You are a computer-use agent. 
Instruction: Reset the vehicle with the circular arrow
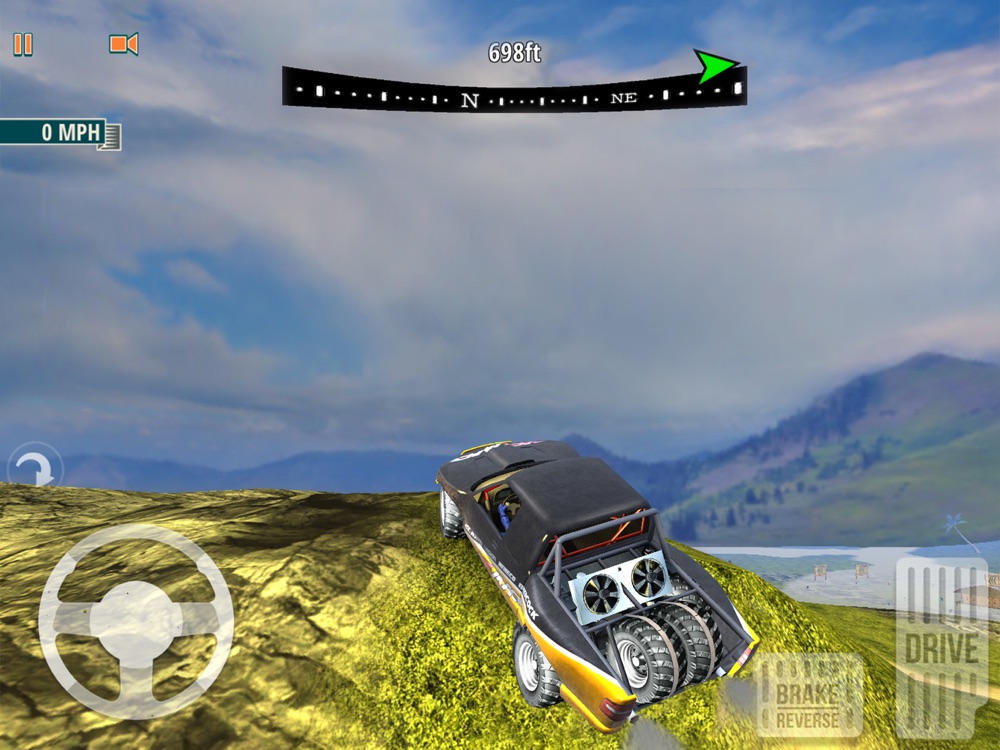(35, 468)
